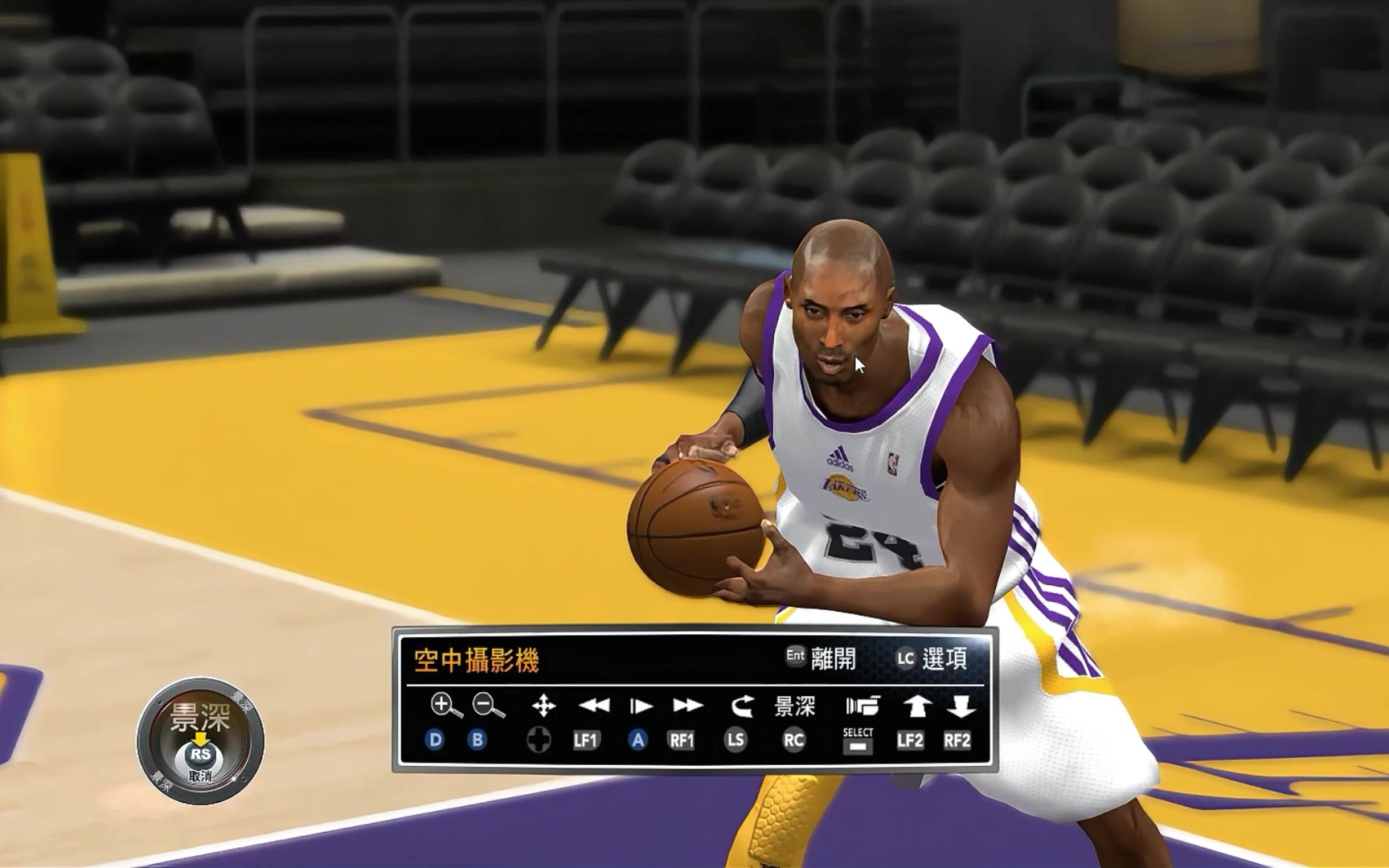This screenshot has height=868, width=1389.
Task: Toggle the 景深 depth of field option
Action: coord(794,706)
